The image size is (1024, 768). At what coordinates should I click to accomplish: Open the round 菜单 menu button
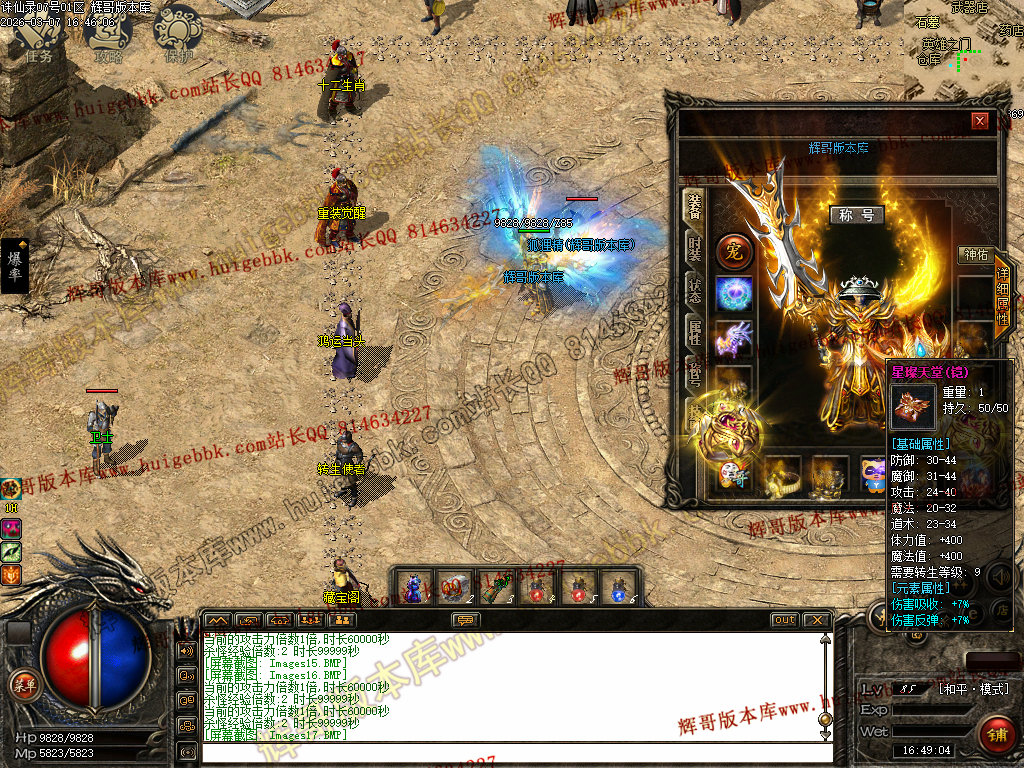point(24,685)
